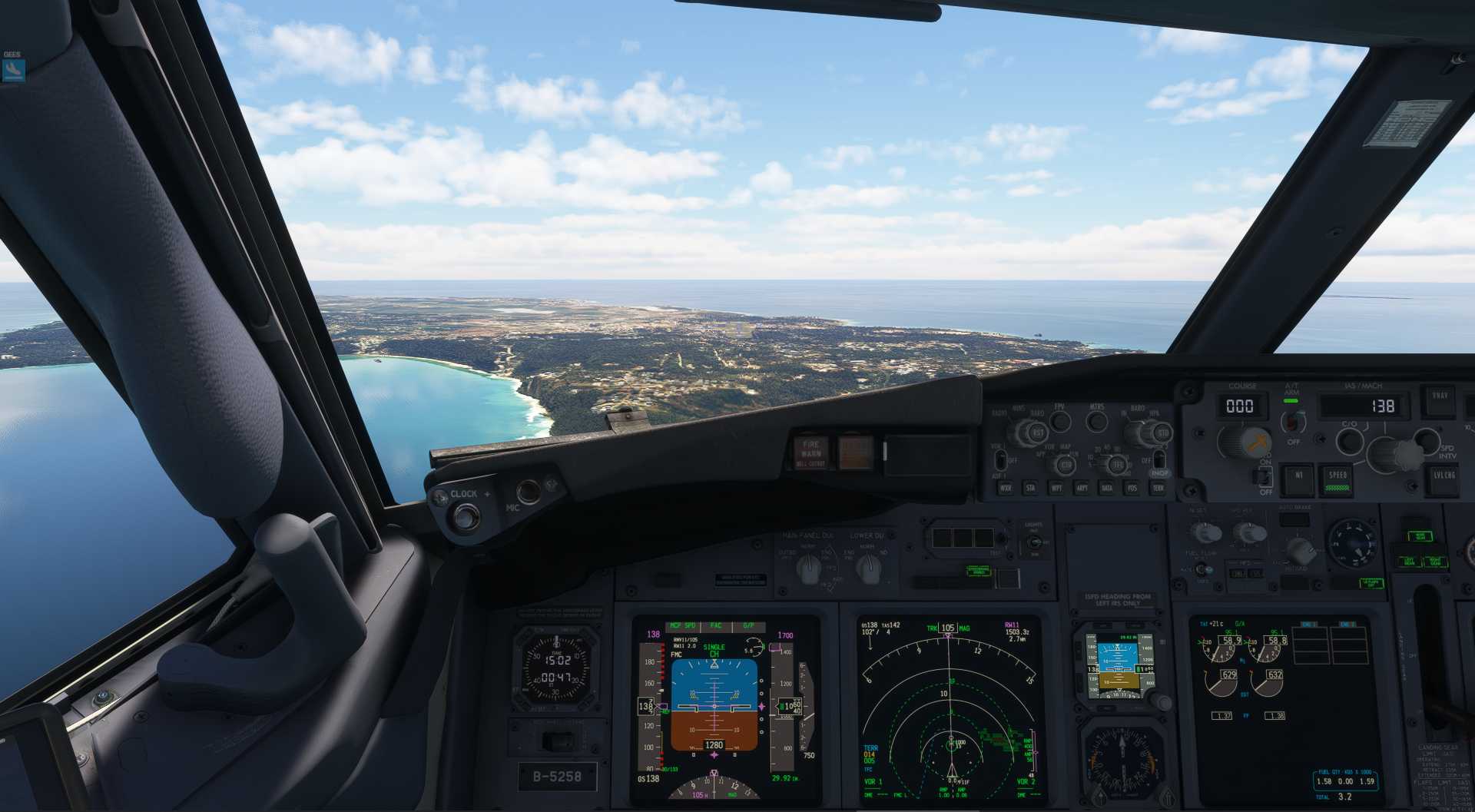Screen dimensions: 1475x812
Task: Silence the FIRE WARN bell cutout light
Action: click(811, 452)
